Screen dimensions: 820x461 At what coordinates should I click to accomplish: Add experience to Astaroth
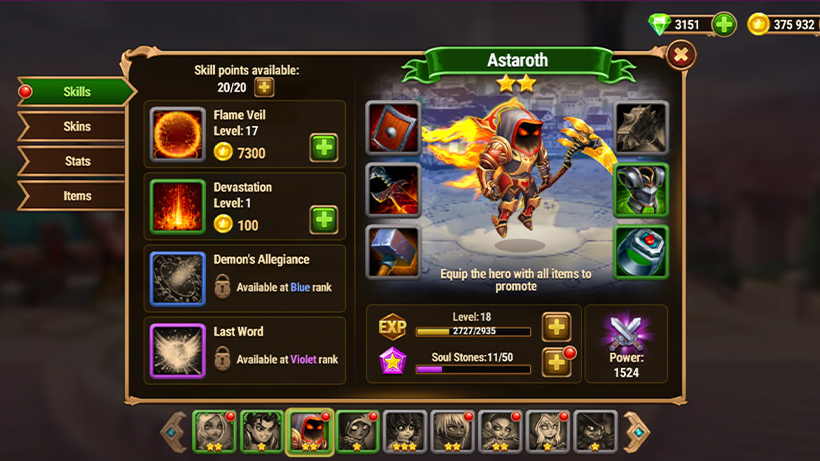click(x=556, y=326)
